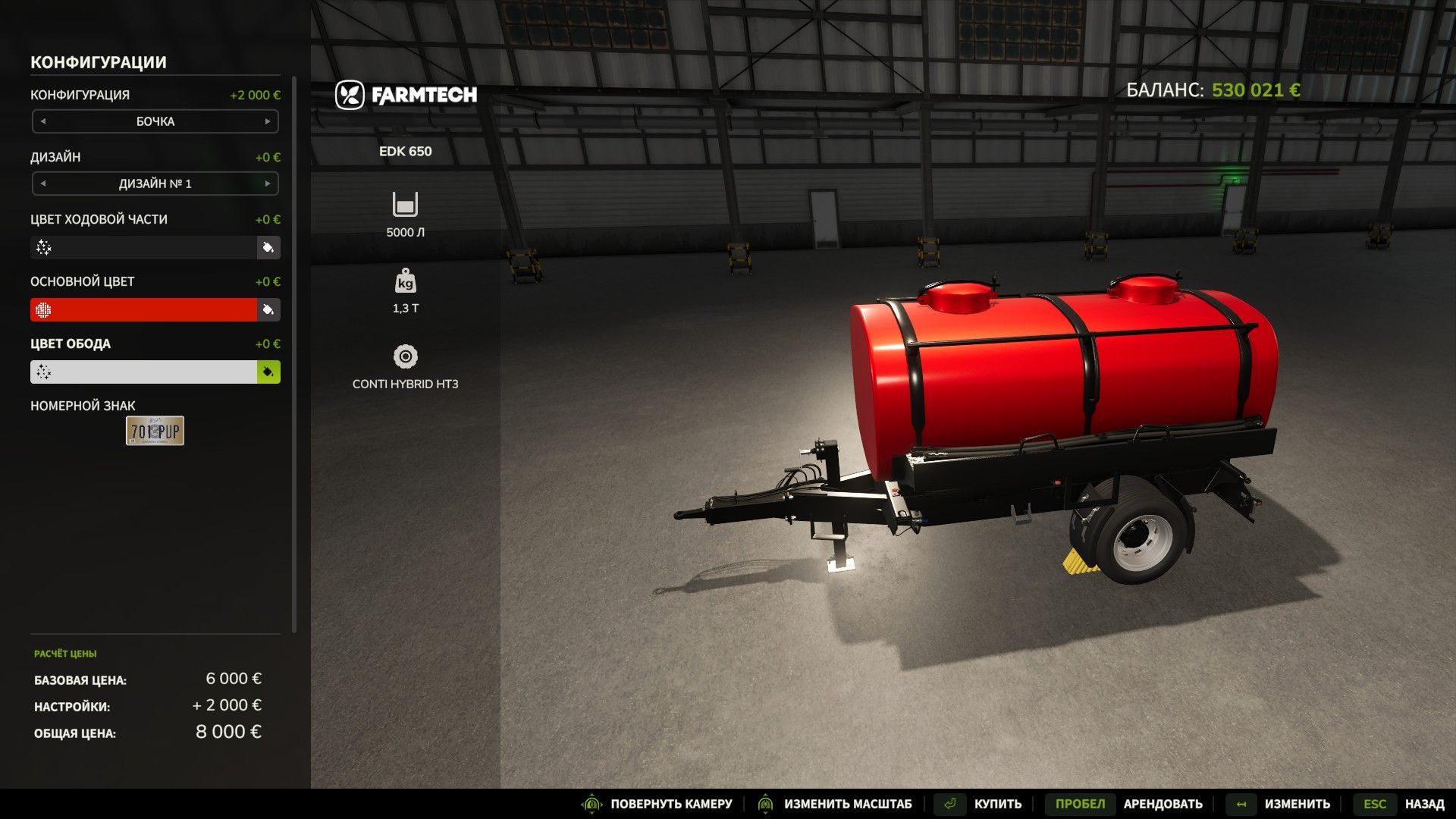Open the chassis color picker bucket icon
The image size is (1456, 819).
point(267,248)
